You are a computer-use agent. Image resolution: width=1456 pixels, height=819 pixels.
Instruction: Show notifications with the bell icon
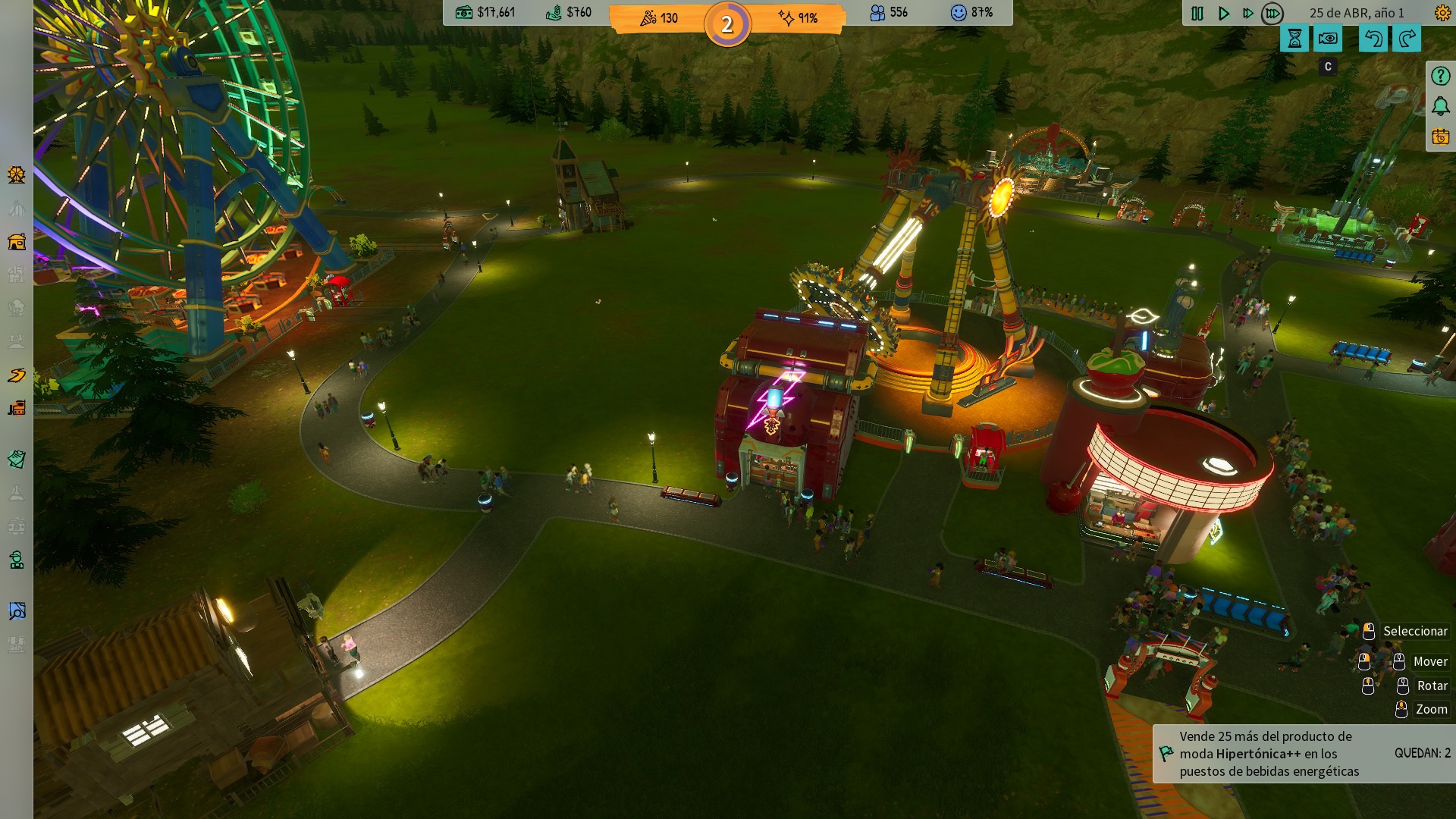pos(1440,106)
